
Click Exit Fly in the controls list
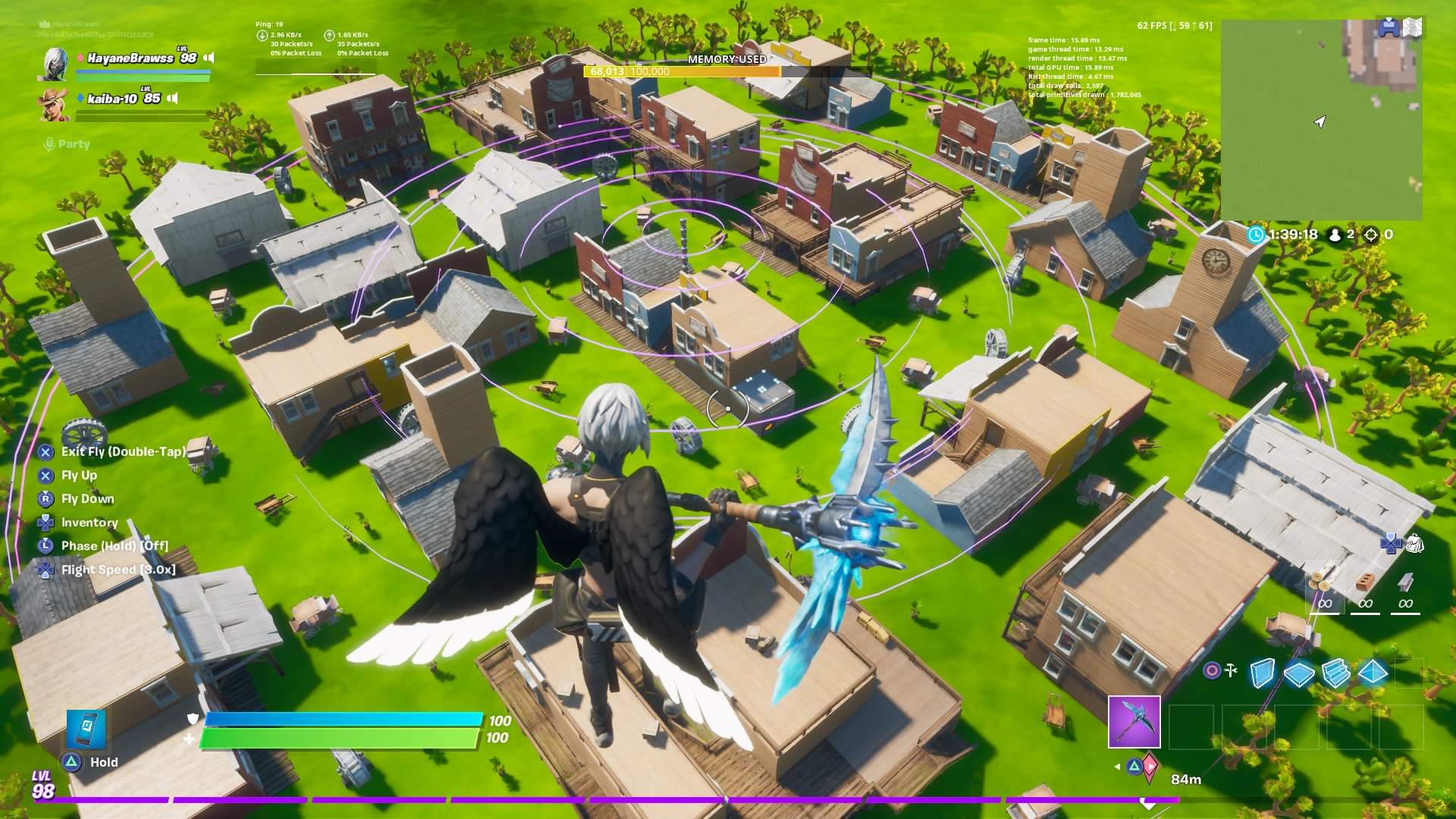click(124, 451)
